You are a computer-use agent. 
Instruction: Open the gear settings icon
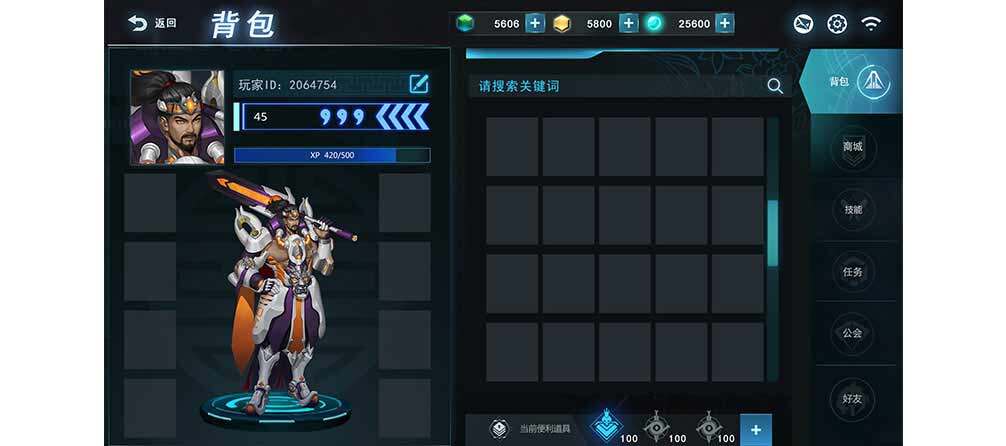pyautogui.click(x=837, y=23)
